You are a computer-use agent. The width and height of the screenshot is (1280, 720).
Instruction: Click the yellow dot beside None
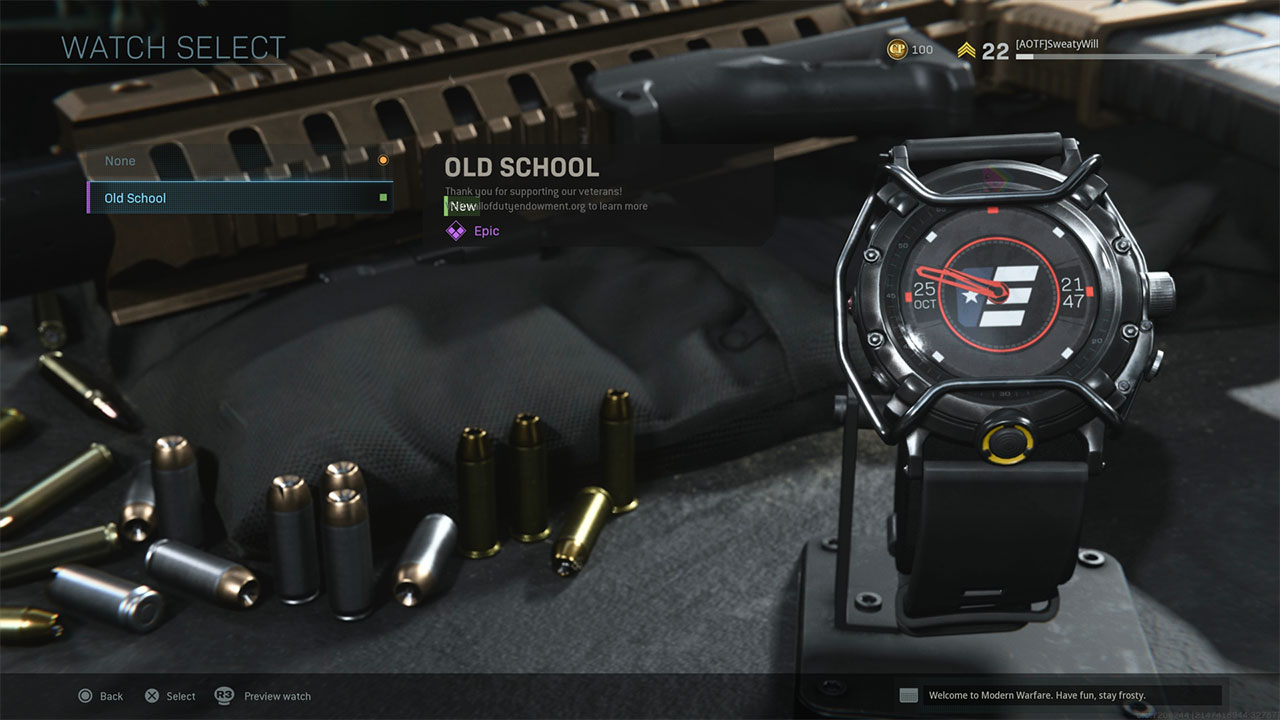[383, 160]
